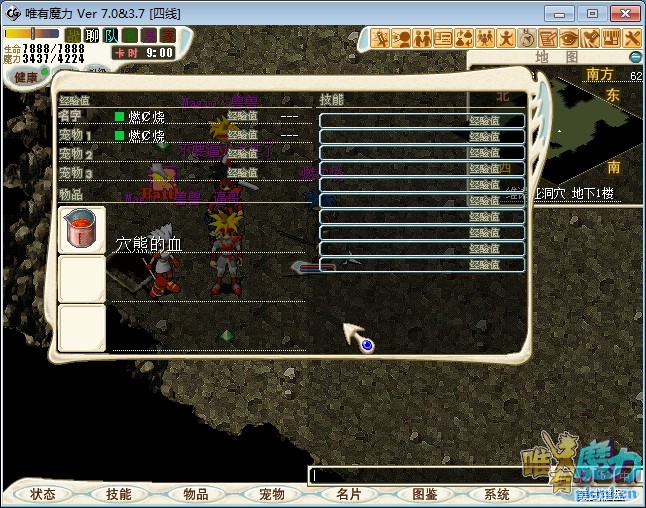Open the 图鉴 encyclopedia menu
Image resolution: width=646 pixels, height=508 pixels.
coord(423,494)
